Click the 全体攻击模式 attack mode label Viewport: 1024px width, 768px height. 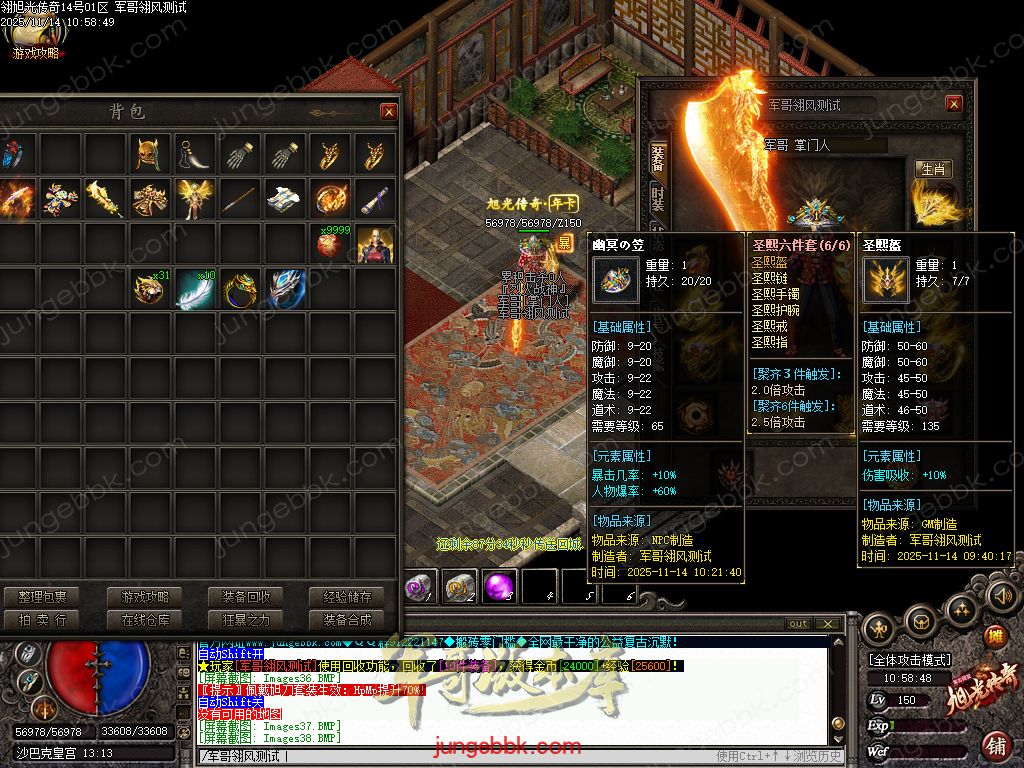pos(910,660)
